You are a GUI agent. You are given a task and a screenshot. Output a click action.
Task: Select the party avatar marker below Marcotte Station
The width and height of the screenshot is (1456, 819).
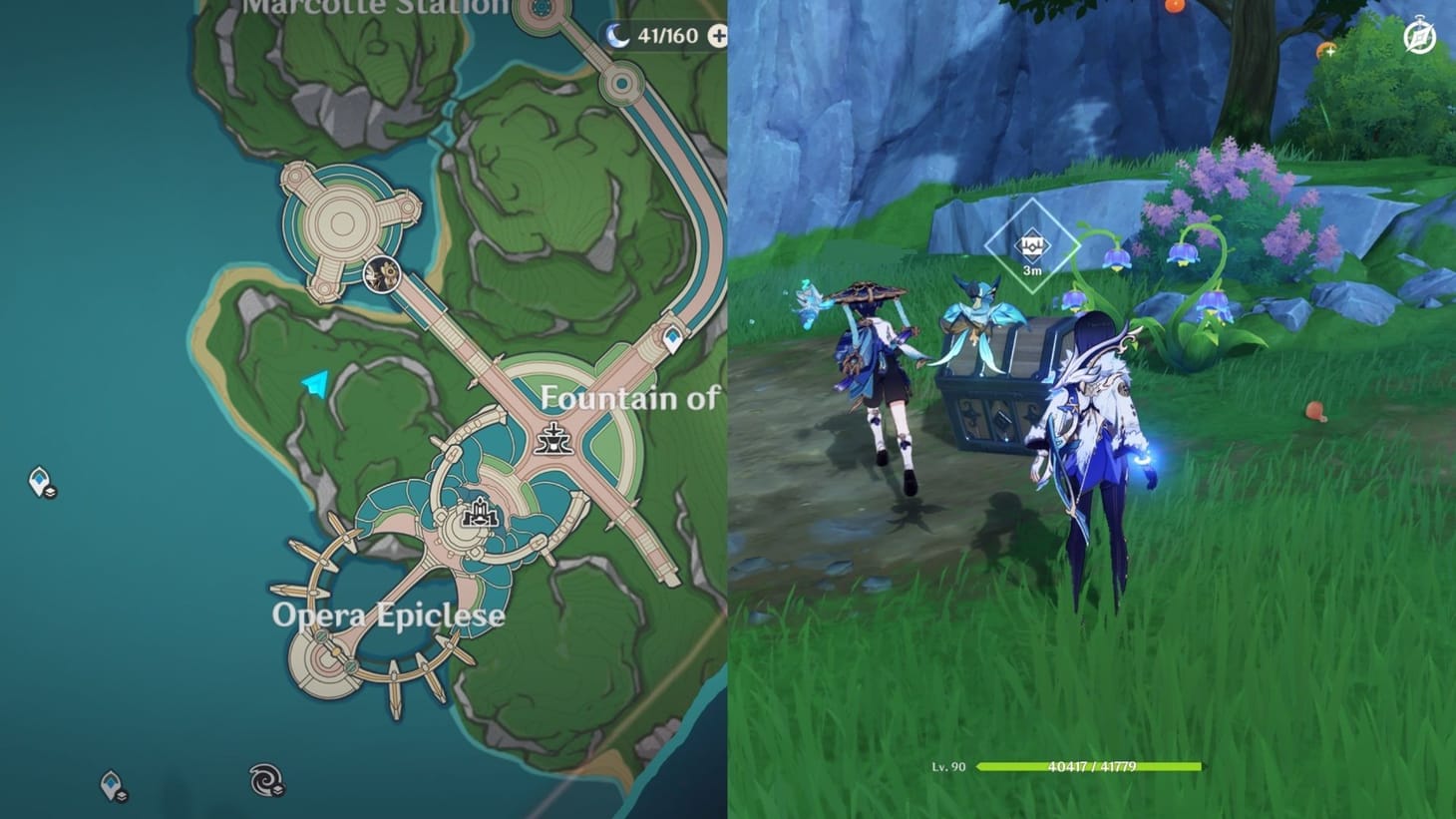[x=380, y=274]
